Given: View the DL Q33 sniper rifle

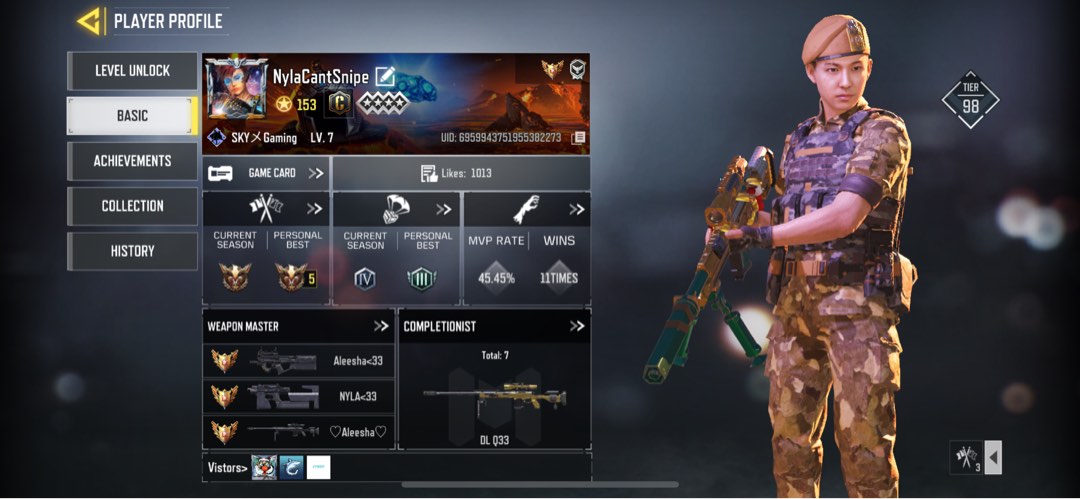Looking at the screenshot, I should pos(495,399).
